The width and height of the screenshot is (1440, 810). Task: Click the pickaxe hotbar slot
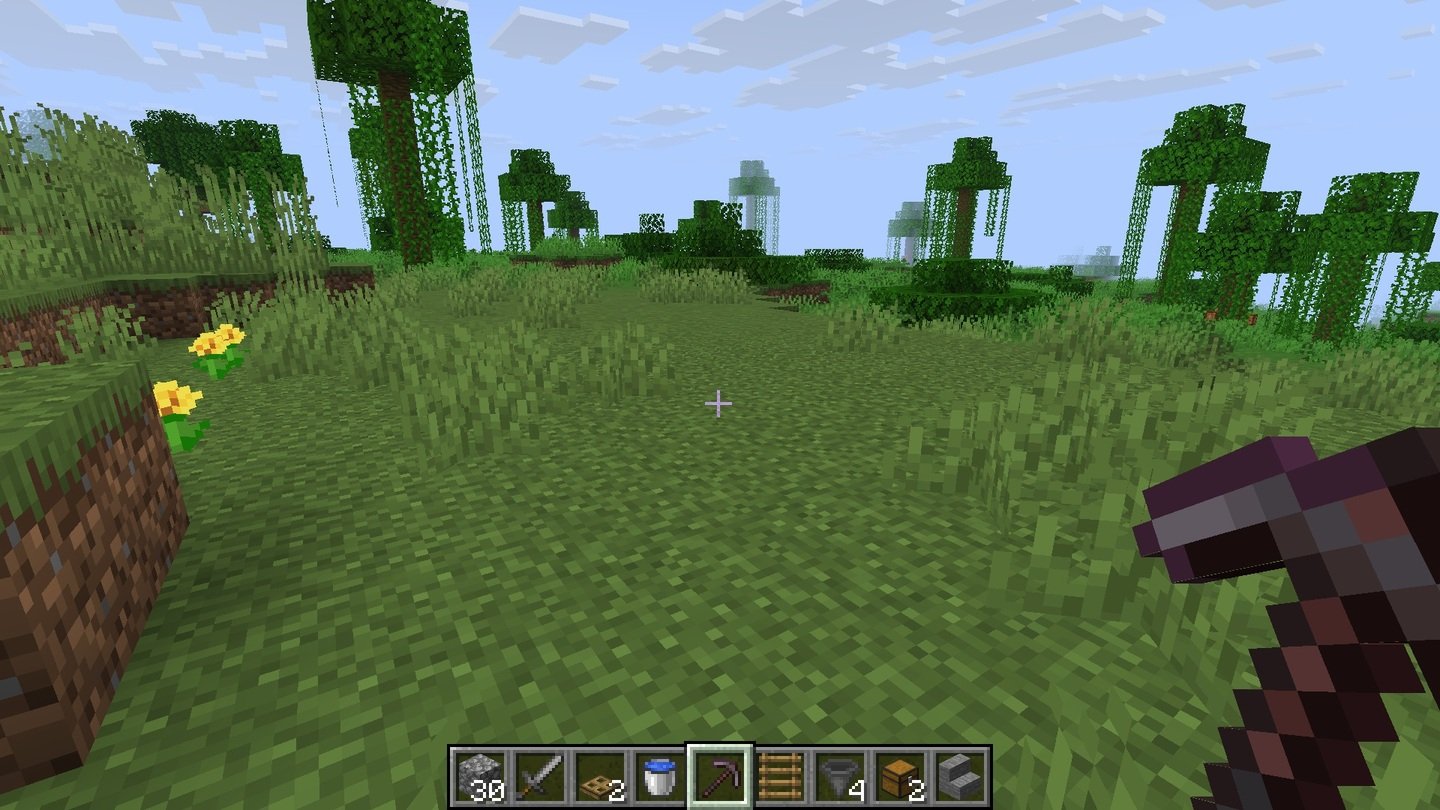pos(719,775)
